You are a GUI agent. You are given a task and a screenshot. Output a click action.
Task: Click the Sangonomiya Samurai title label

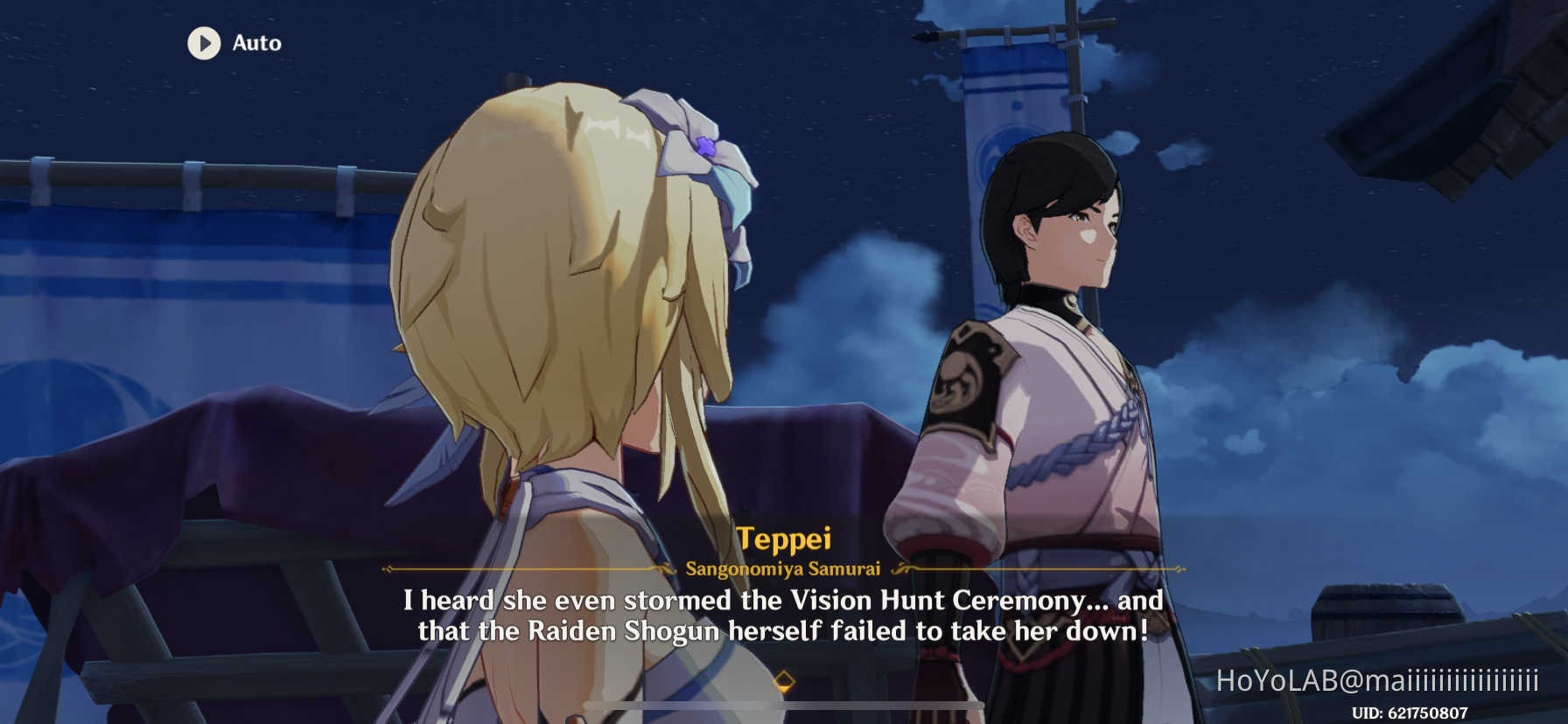click(x=784, y=568)
